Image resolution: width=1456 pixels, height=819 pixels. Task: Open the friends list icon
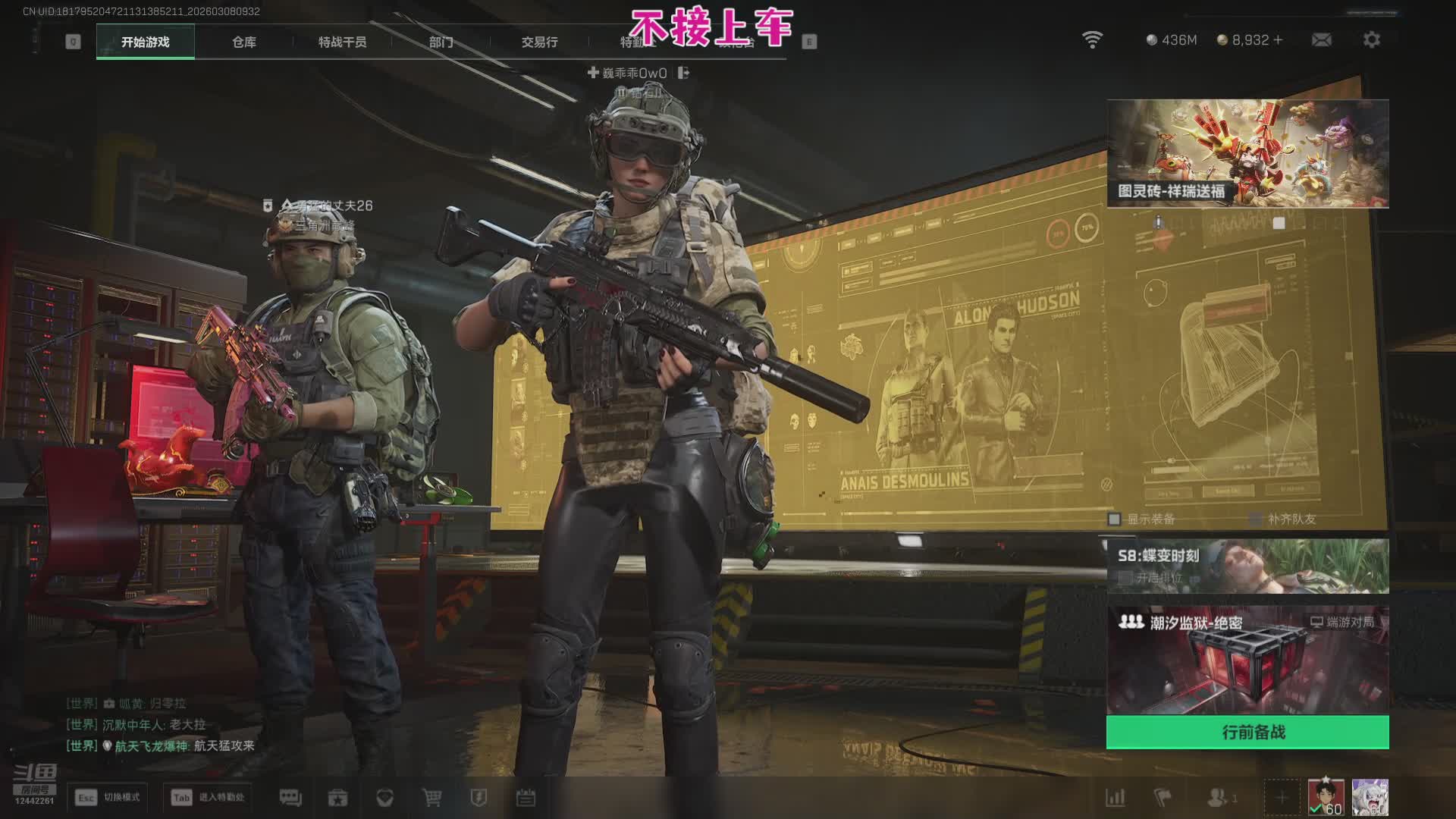pyautogui.click(x=1218, y=798)
